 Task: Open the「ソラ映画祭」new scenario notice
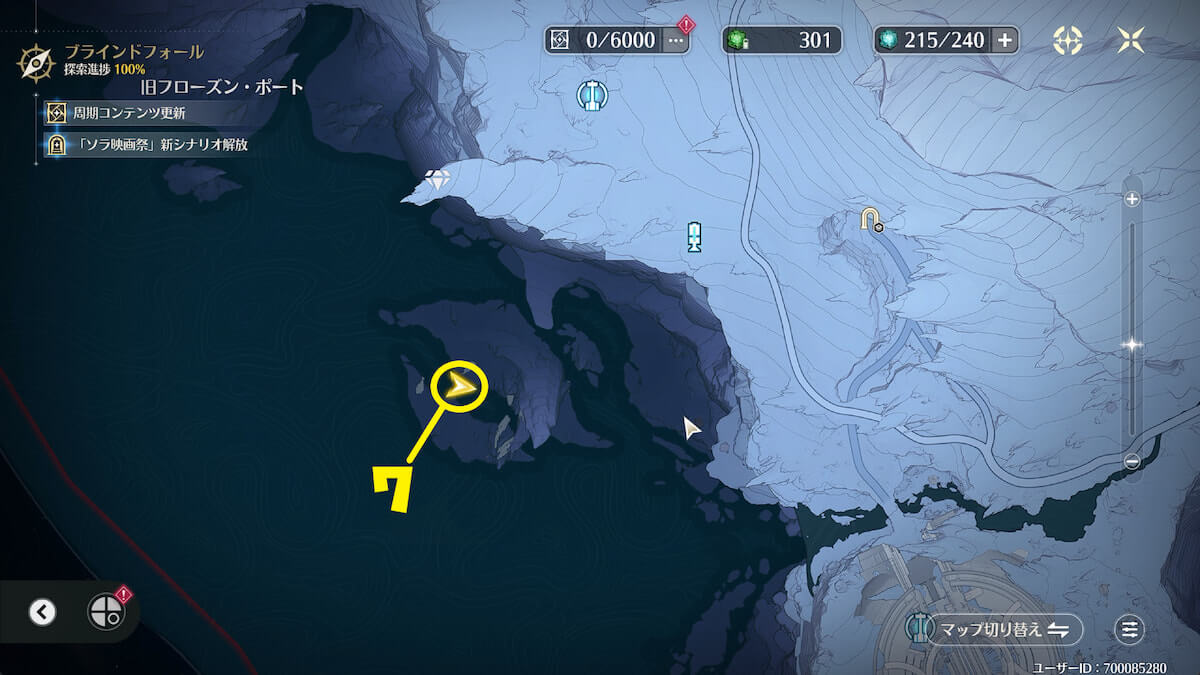tap(146, 144)
